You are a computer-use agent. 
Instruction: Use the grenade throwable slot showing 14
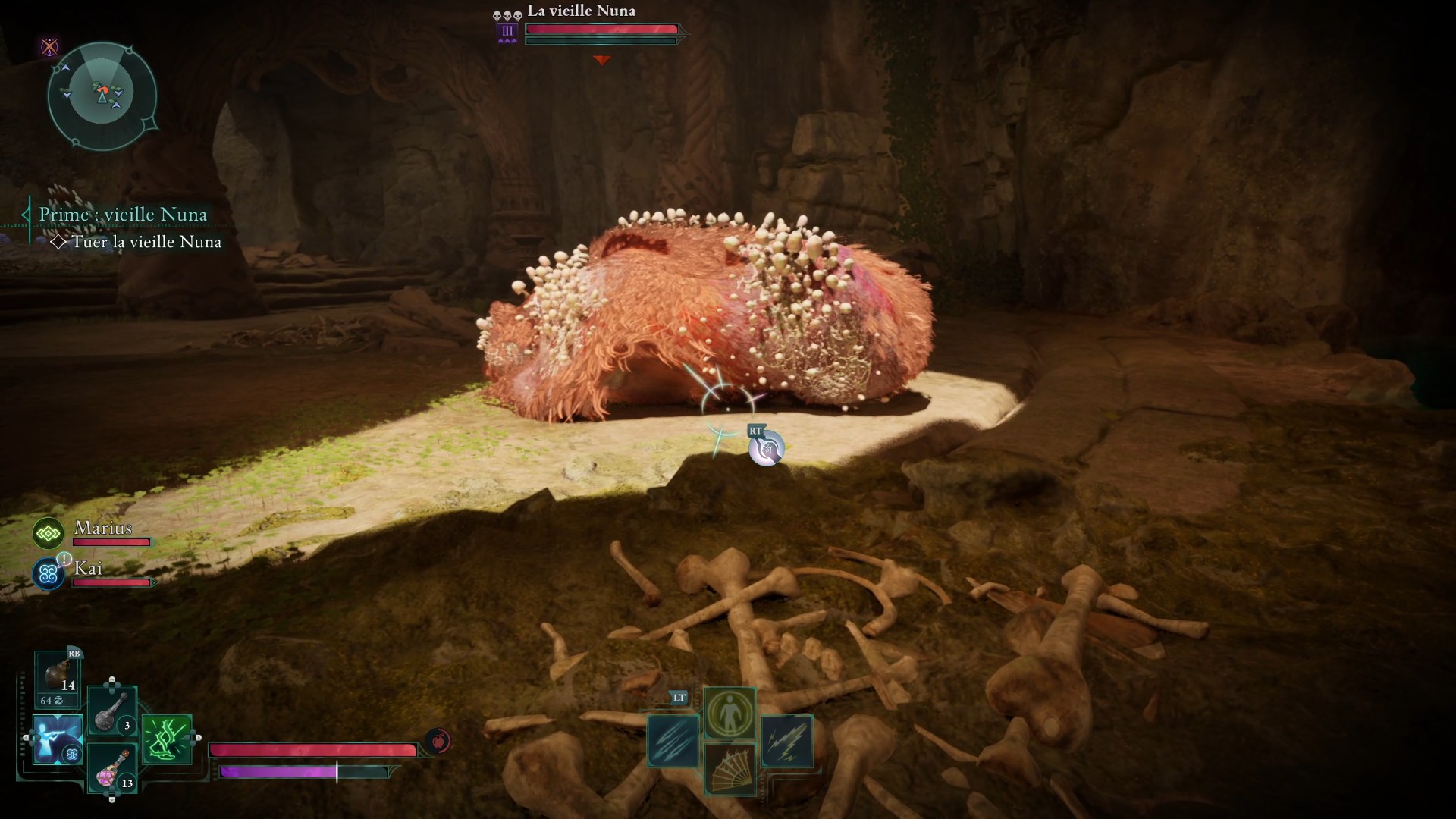pyautogui.click(x=58, y=674)
